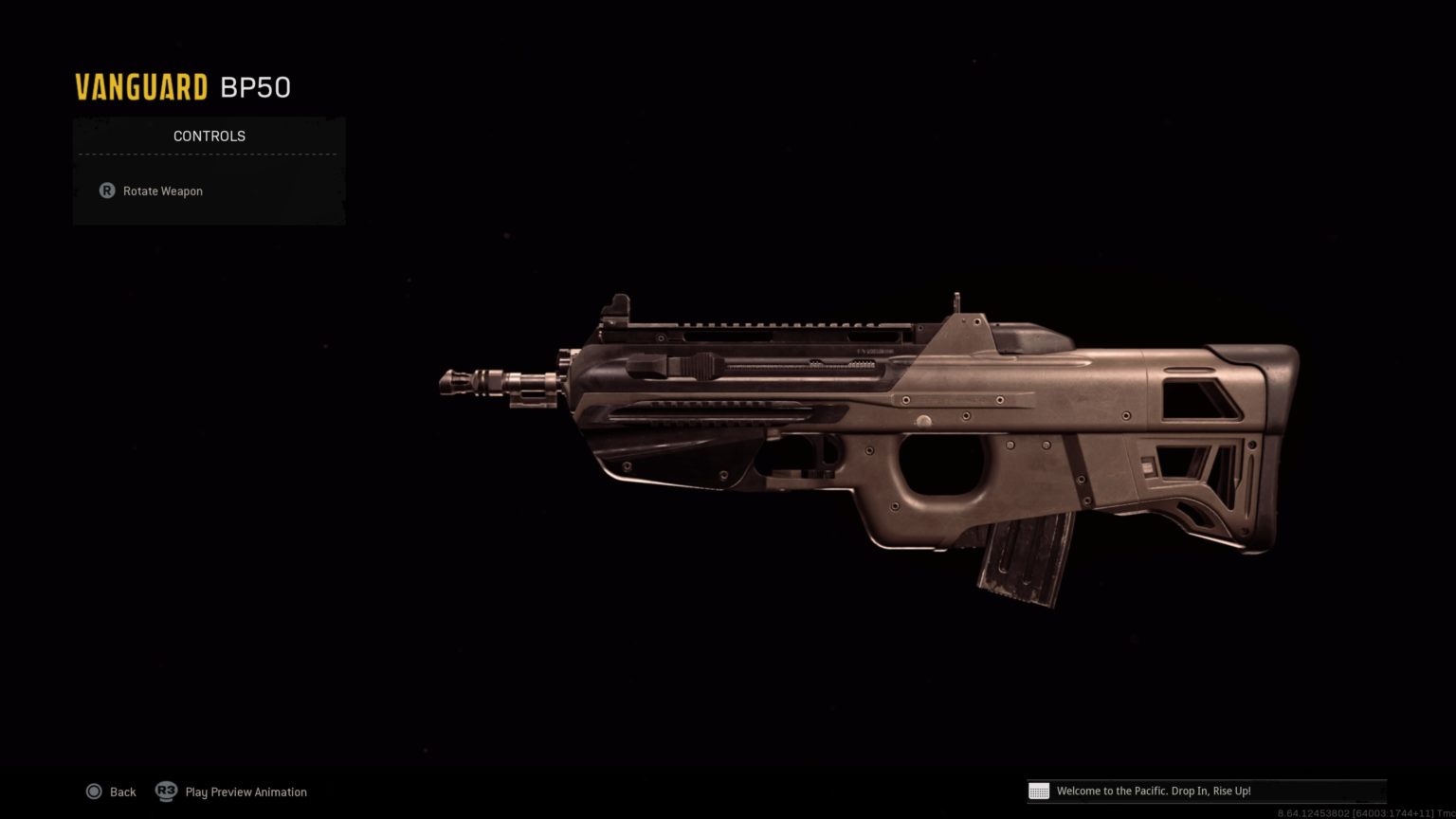Screen dimensions: 1456x819
Task: Click the keypad icon left of the Pacific message
Action: tap(1039, 791)
